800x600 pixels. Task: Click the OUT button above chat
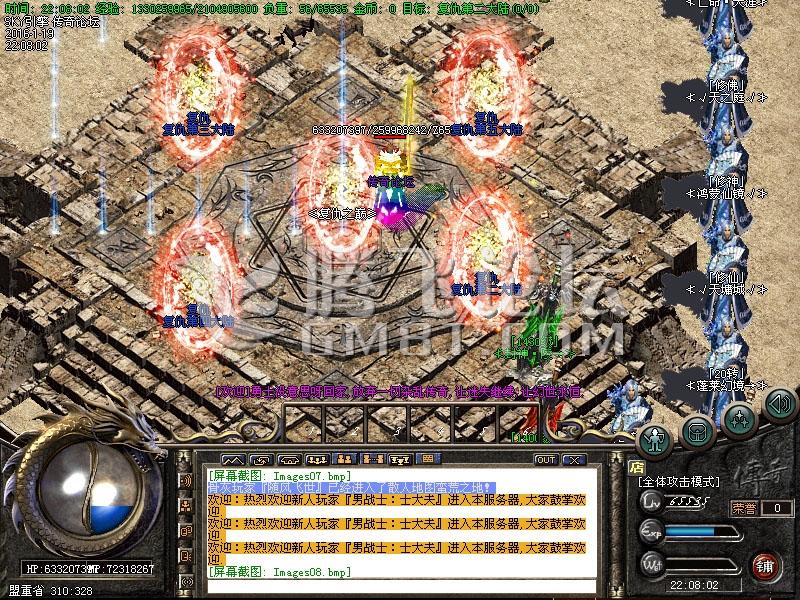pyautogui.click(x=545, y=459)
